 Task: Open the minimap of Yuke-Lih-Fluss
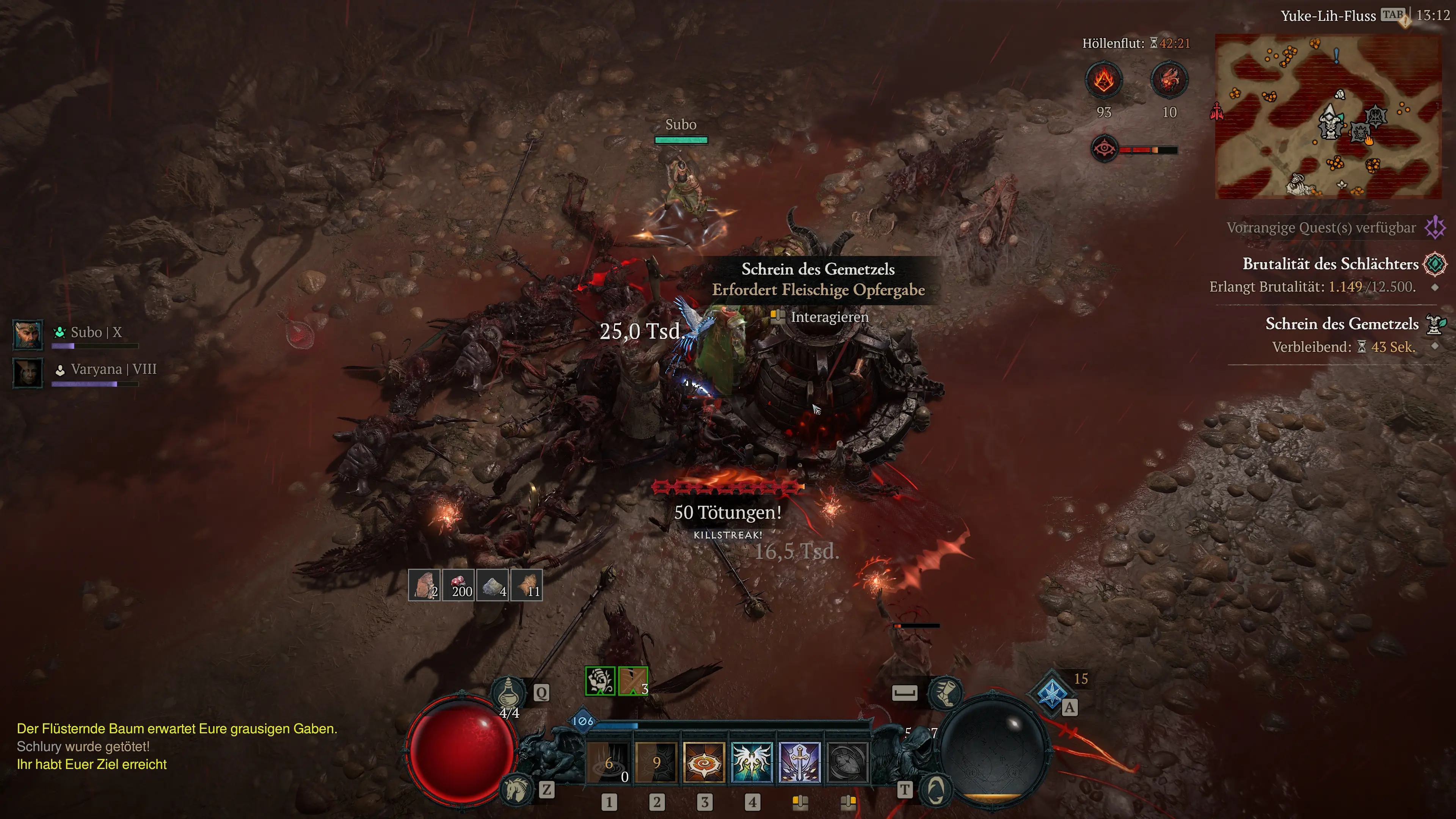coord(1328,116)
